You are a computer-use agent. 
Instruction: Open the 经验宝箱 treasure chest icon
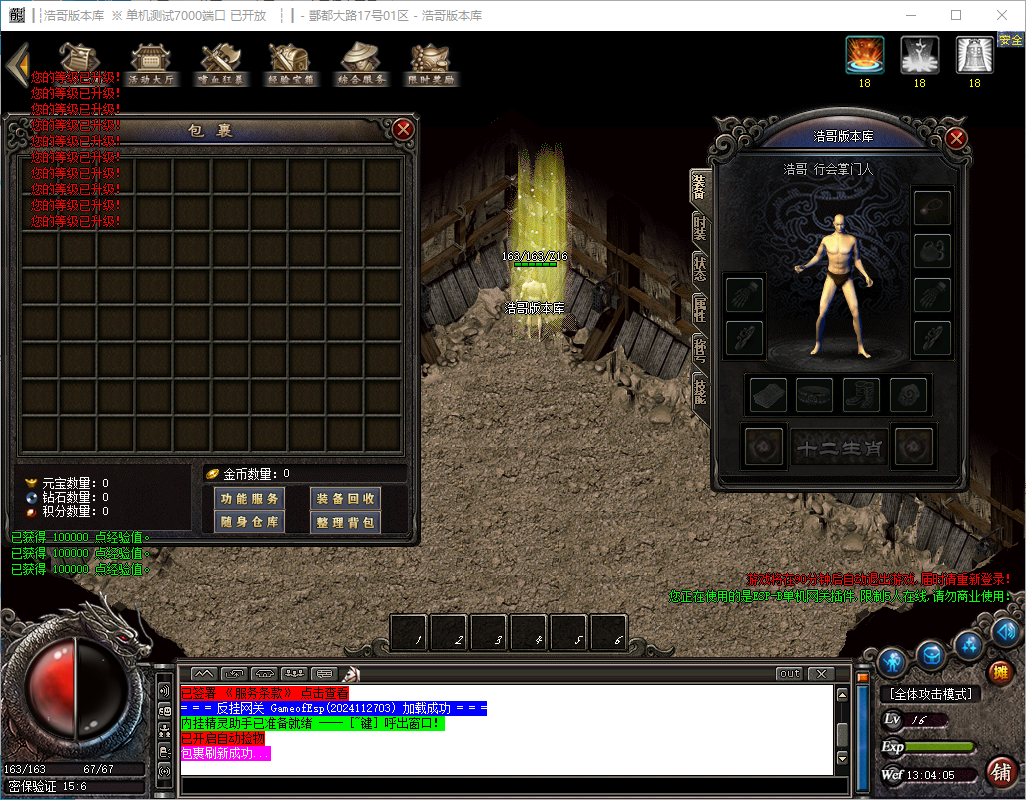291,64
